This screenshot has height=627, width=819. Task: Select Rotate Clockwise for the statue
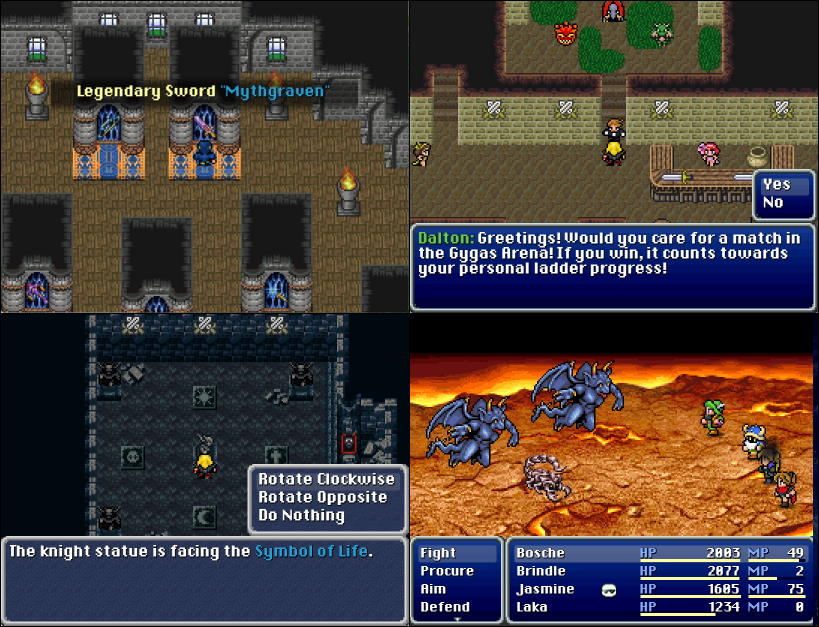tap(326, 479)
